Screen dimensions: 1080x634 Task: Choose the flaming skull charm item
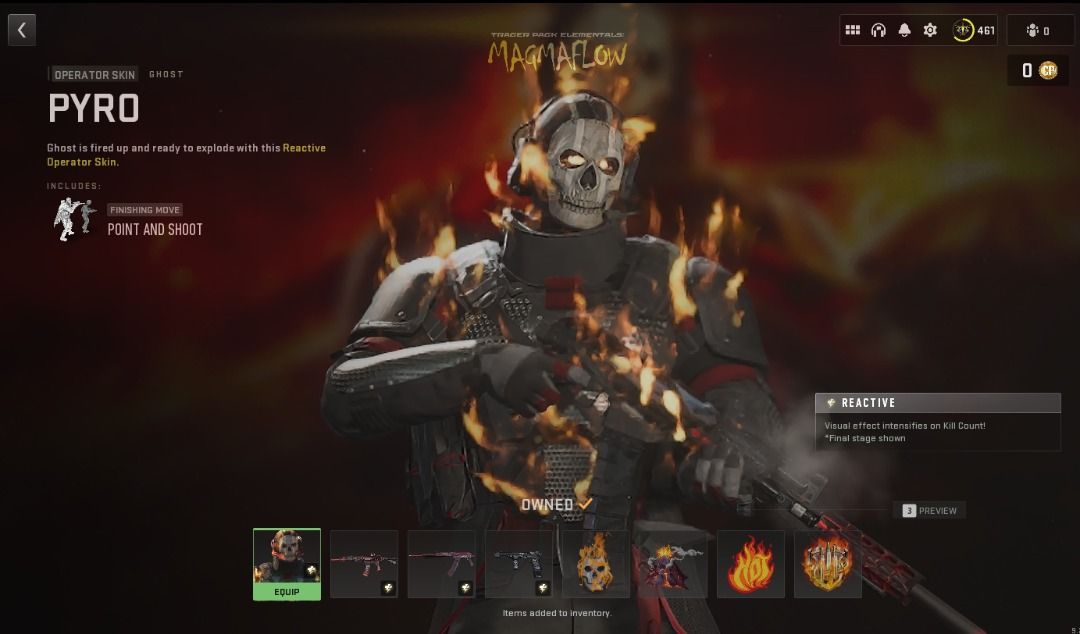pyautogui.click(x=596, y=564)
